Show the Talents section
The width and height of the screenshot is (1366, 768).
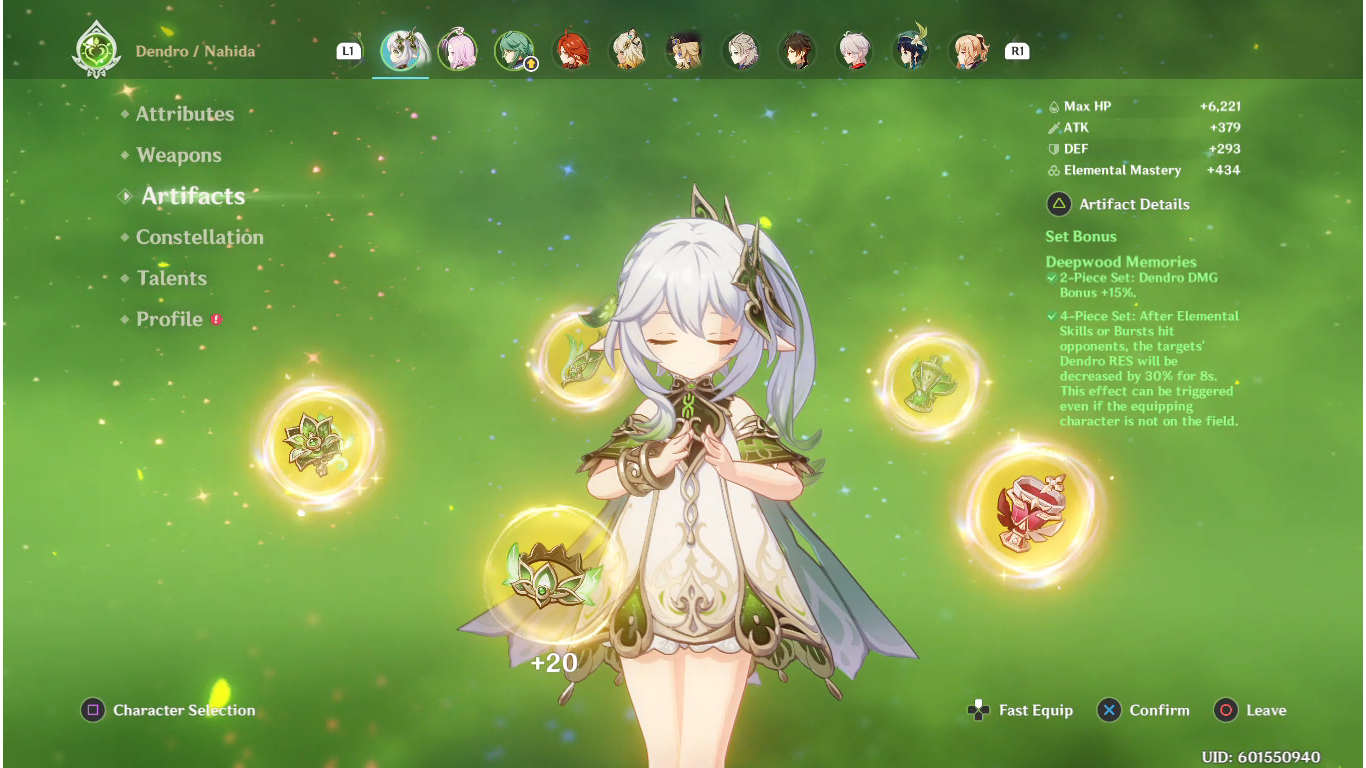click(172, 278)
